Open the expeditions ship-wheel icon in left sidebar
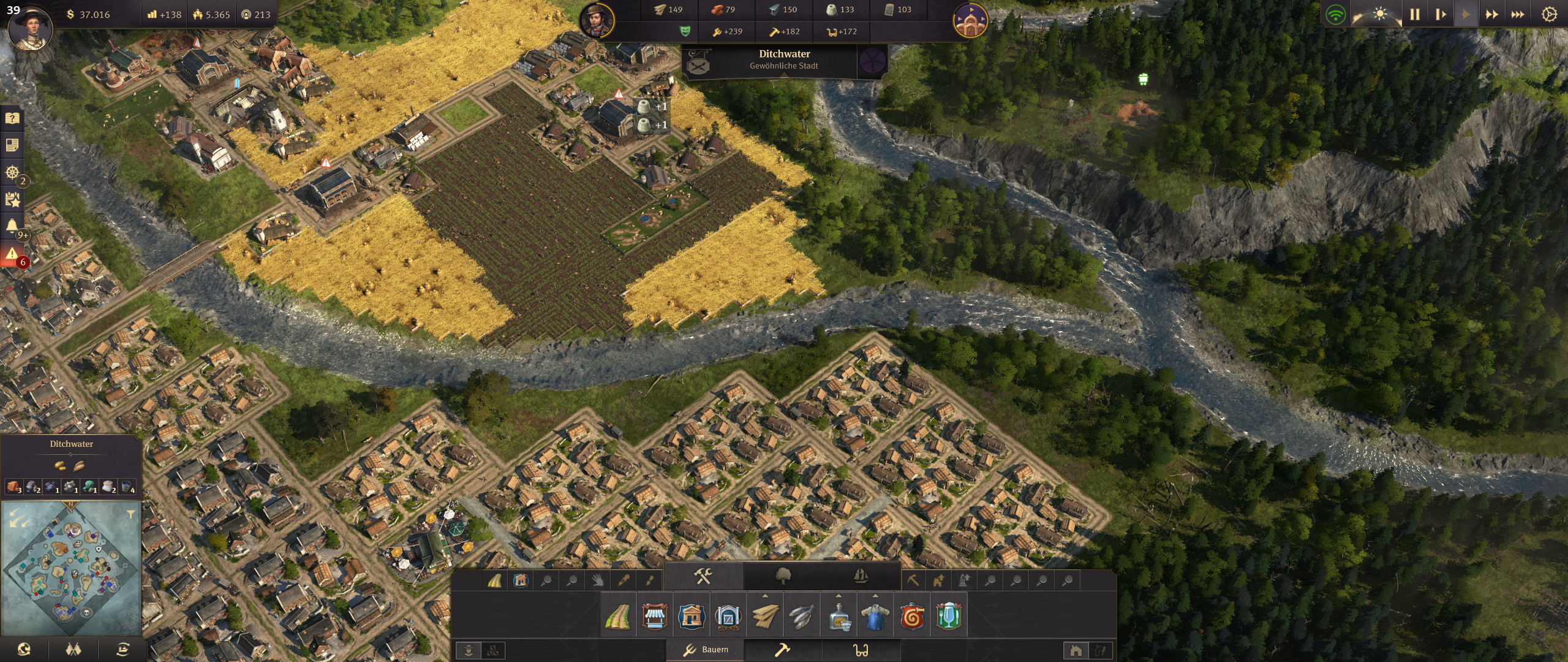 (11, 173)
